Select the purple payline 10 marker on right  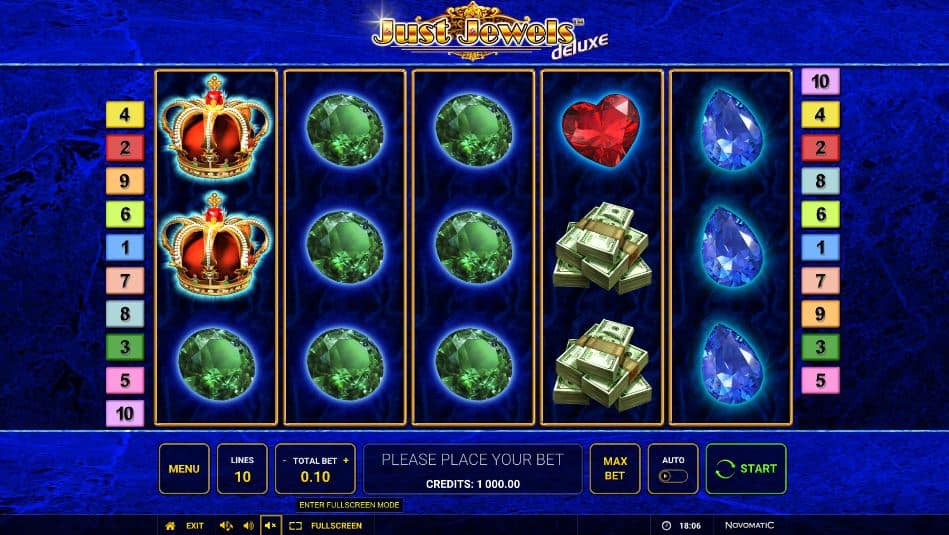pos(820,82)
